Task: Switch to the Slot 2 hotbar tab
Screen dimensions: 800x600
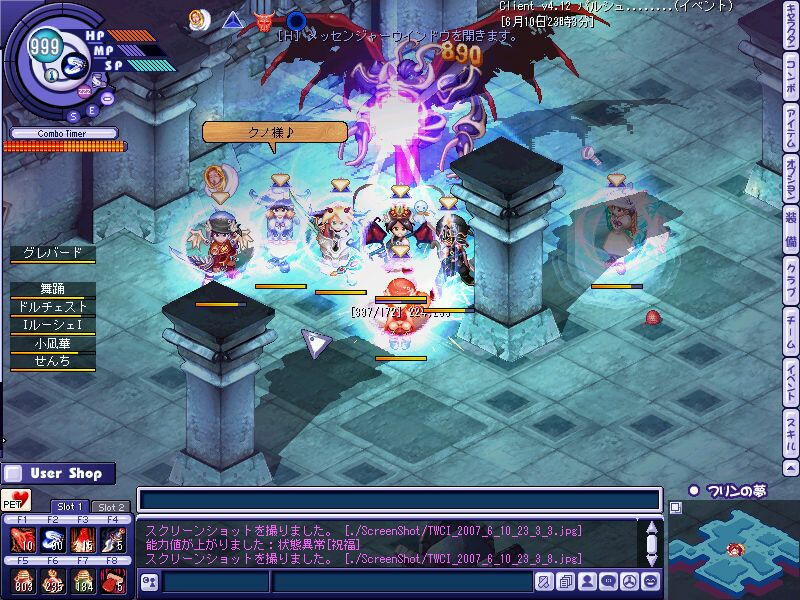Action: (x=111, y=507)
